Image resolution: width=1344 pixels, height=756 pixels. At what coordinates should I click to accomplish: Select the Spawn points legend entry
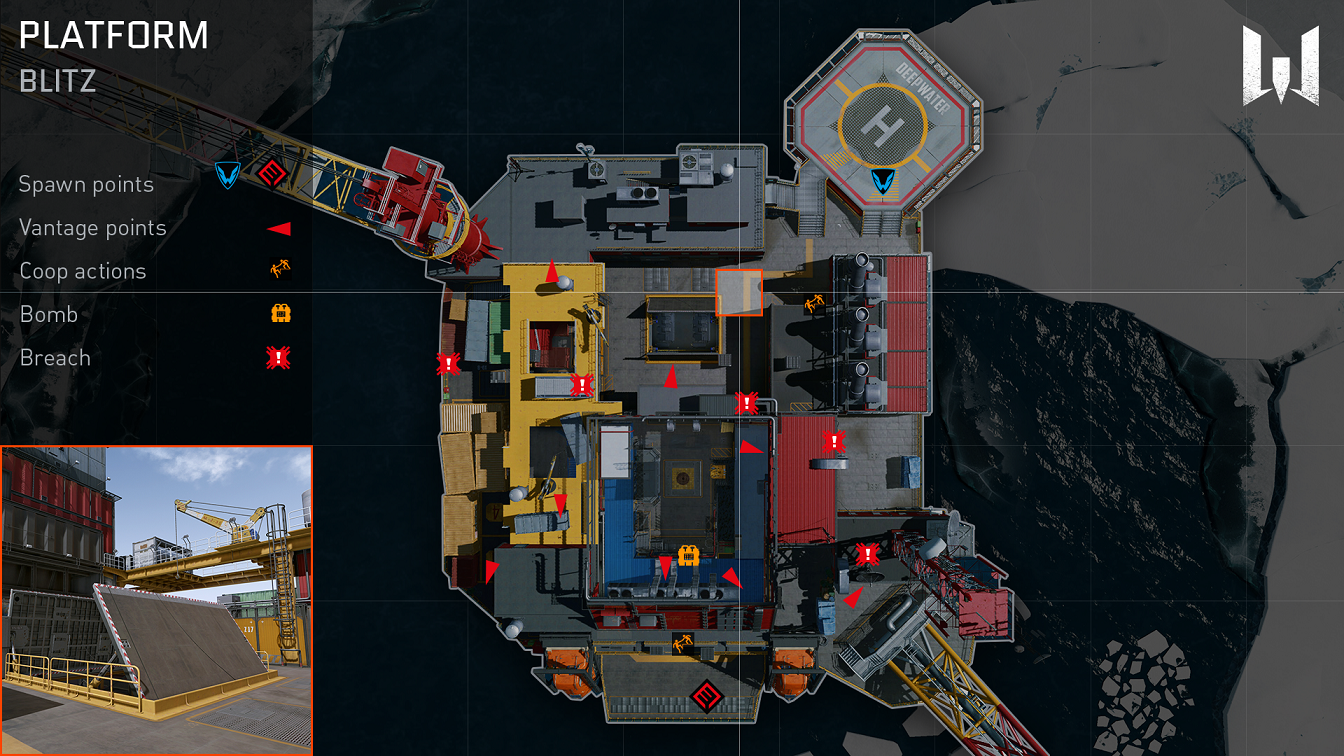[87, 185]
